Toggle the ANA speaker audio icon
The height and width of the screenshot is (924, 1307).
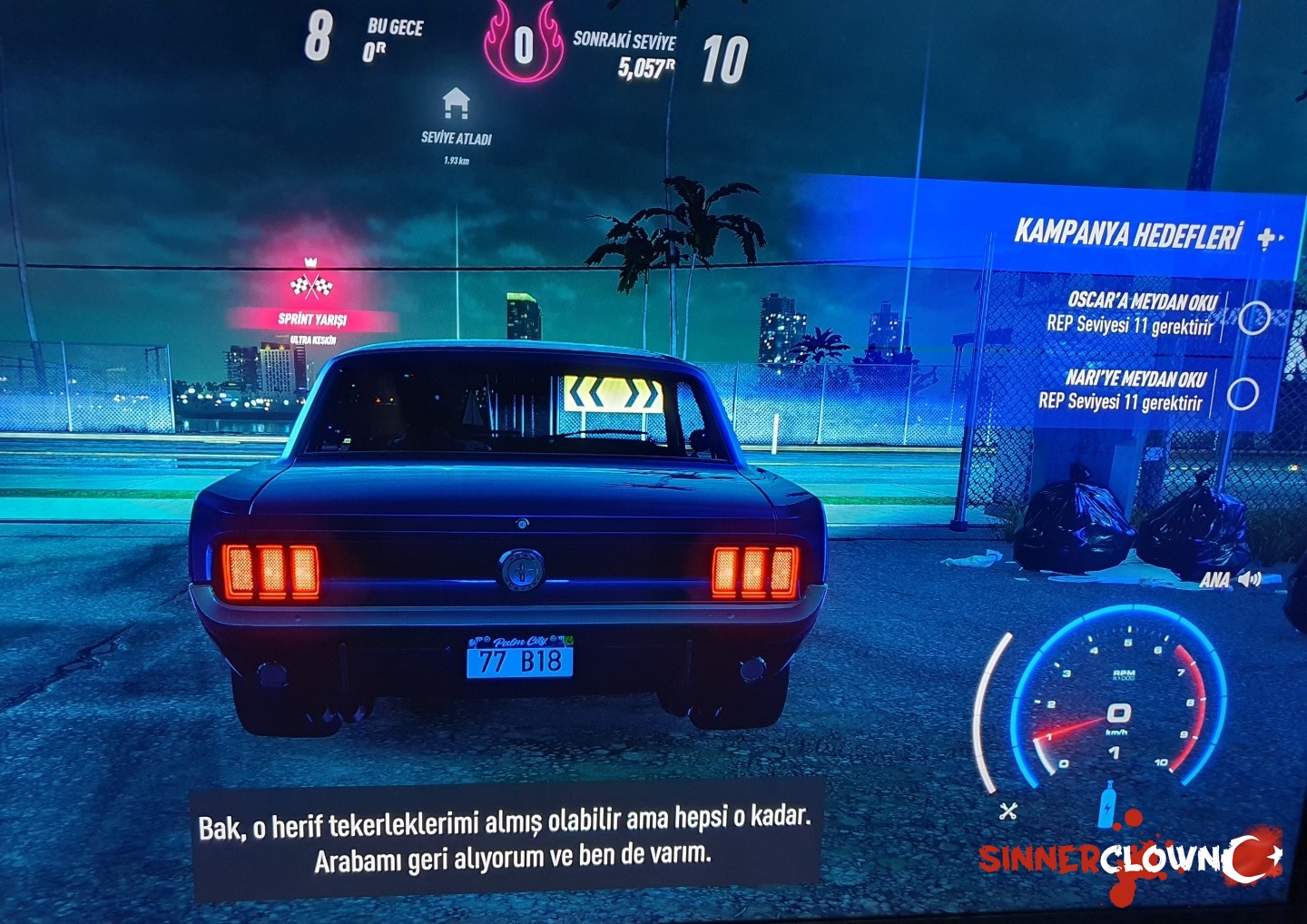tap(1250, 579)
